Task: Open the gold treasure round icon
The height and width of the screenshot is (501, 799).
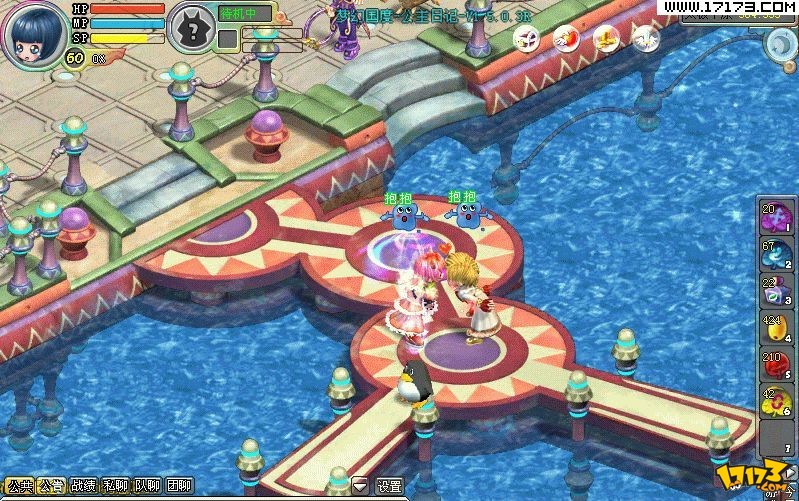Action: (x=606, y=39)
